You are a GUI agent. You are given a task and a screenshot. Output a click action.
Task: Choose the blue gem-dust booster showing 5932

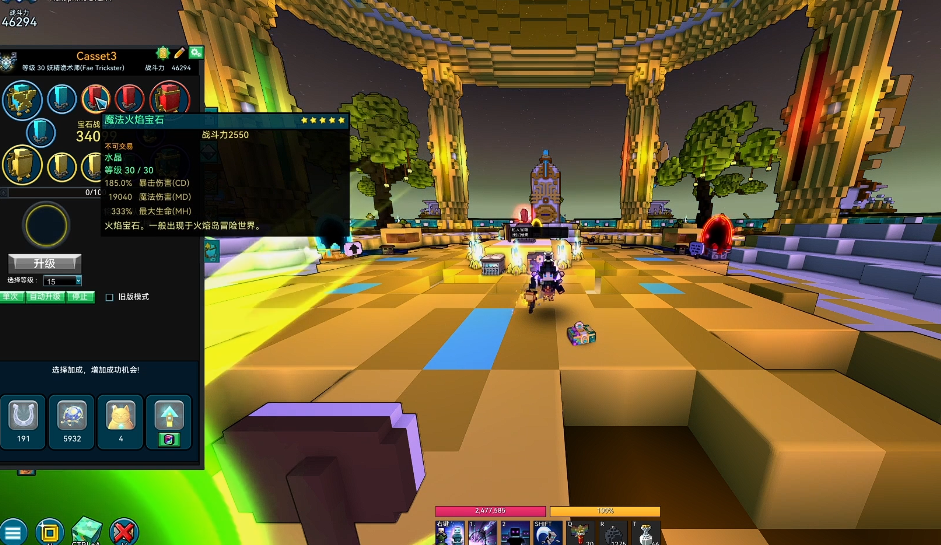[73, 417]
